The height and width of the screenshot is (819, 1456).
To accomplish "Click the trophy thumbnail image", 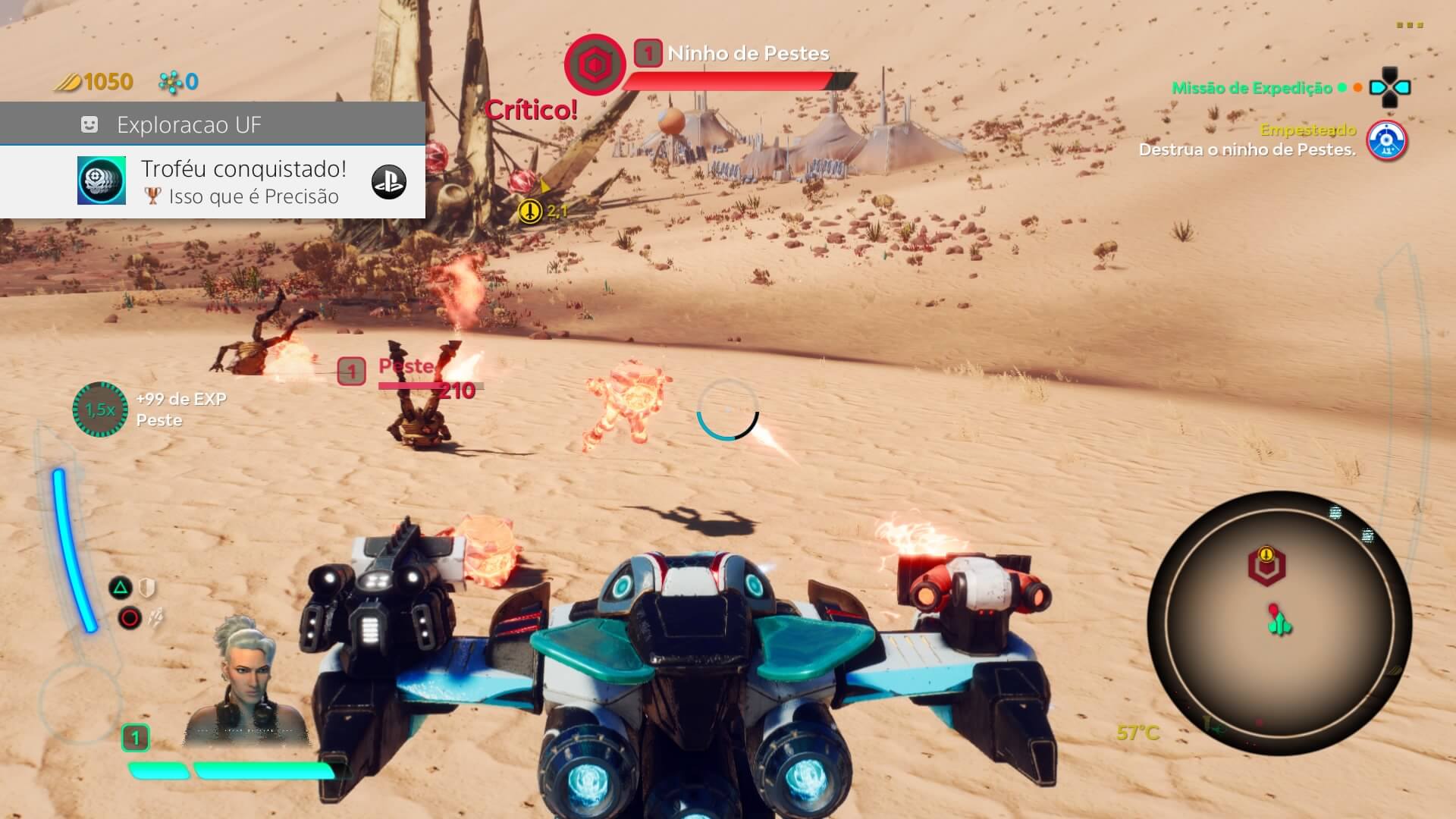I will (102, 180).
